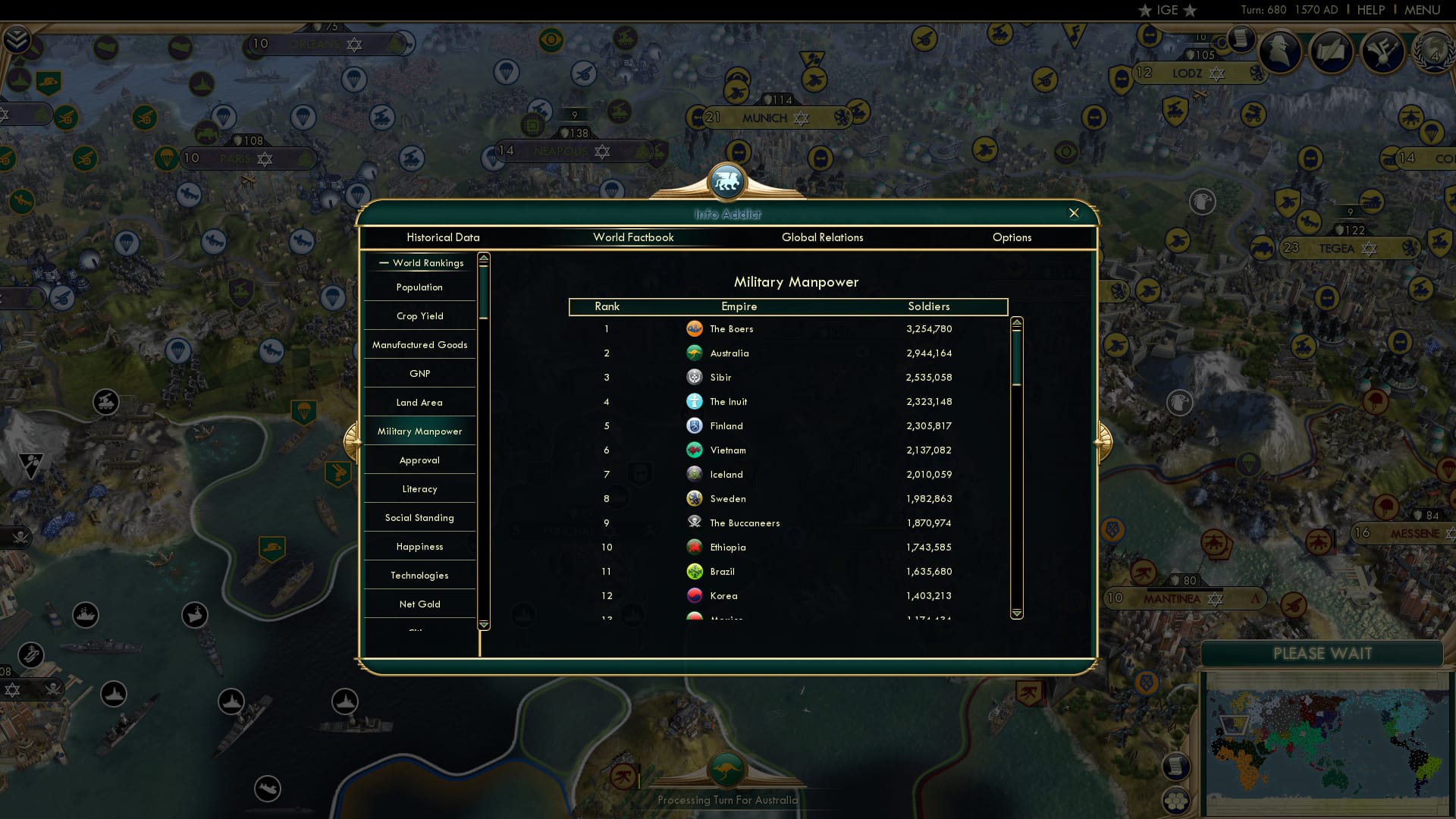Click Finland's flag icon in the rankings

point(695,425)
